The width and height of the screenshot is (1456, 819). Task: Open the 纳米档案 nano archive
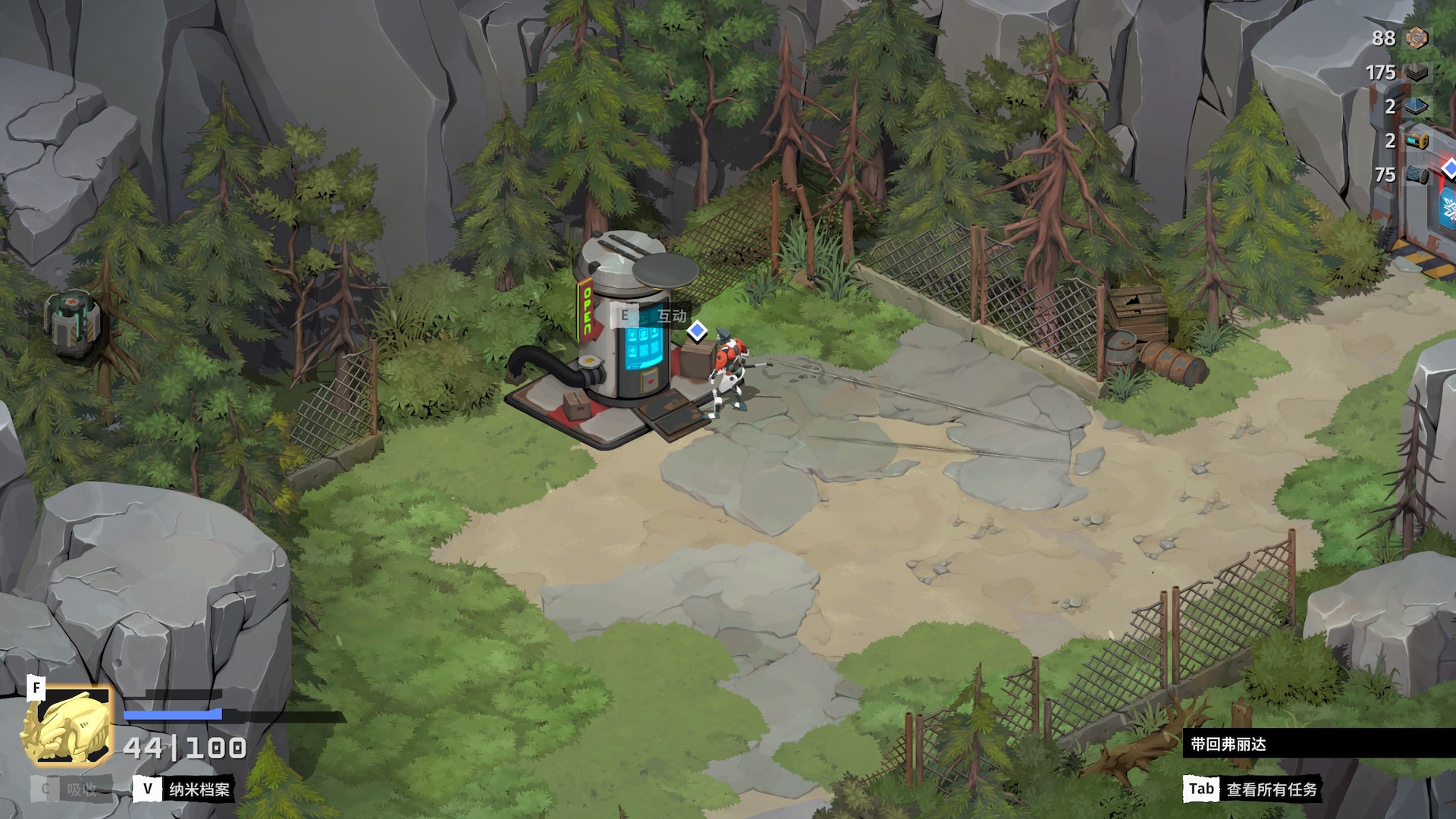click(184, 789)
